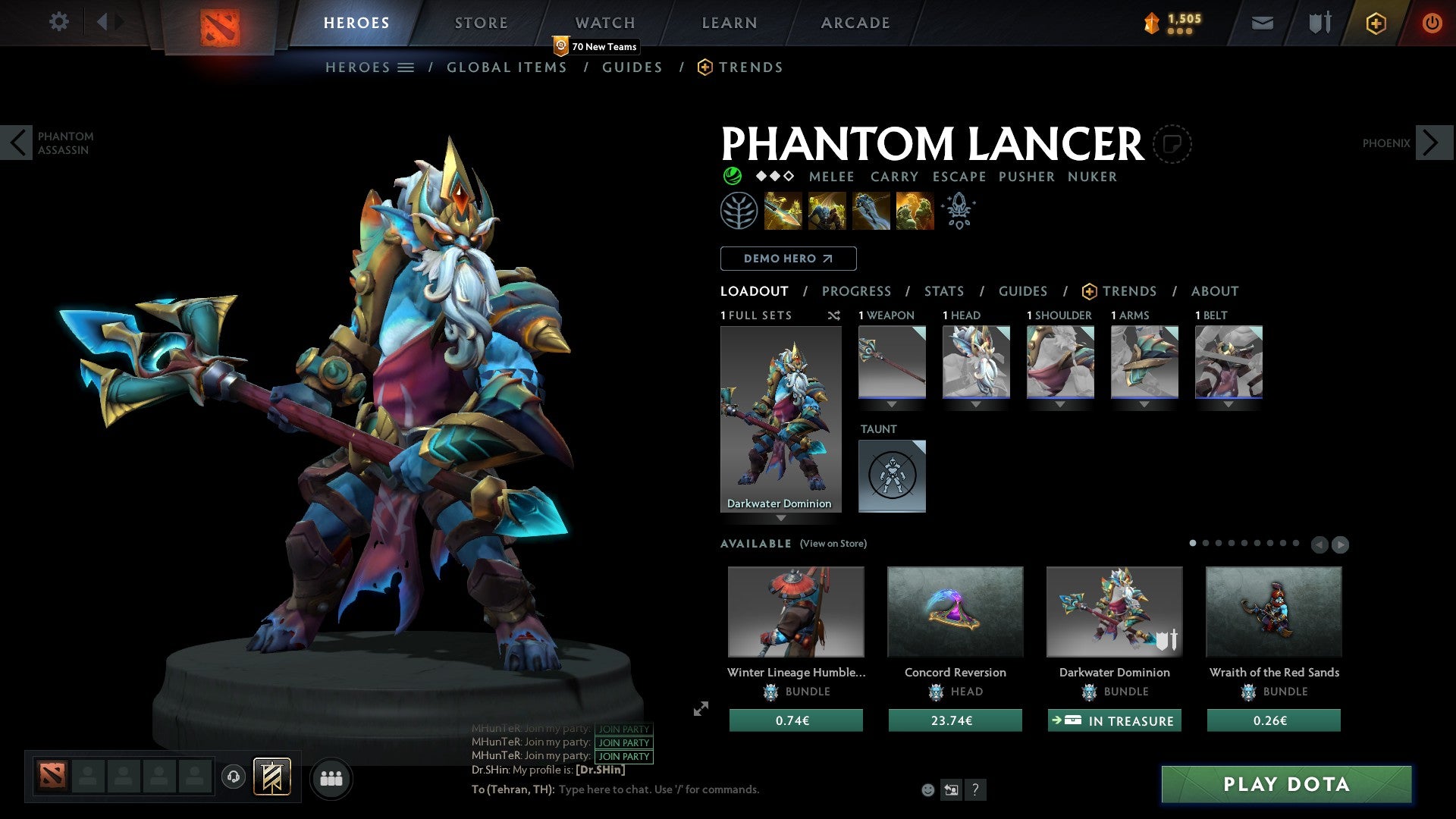1456x819 pixels.
Task: Click the Aghanim's Scepter upgrade icon
Action: tap(958, 211)
